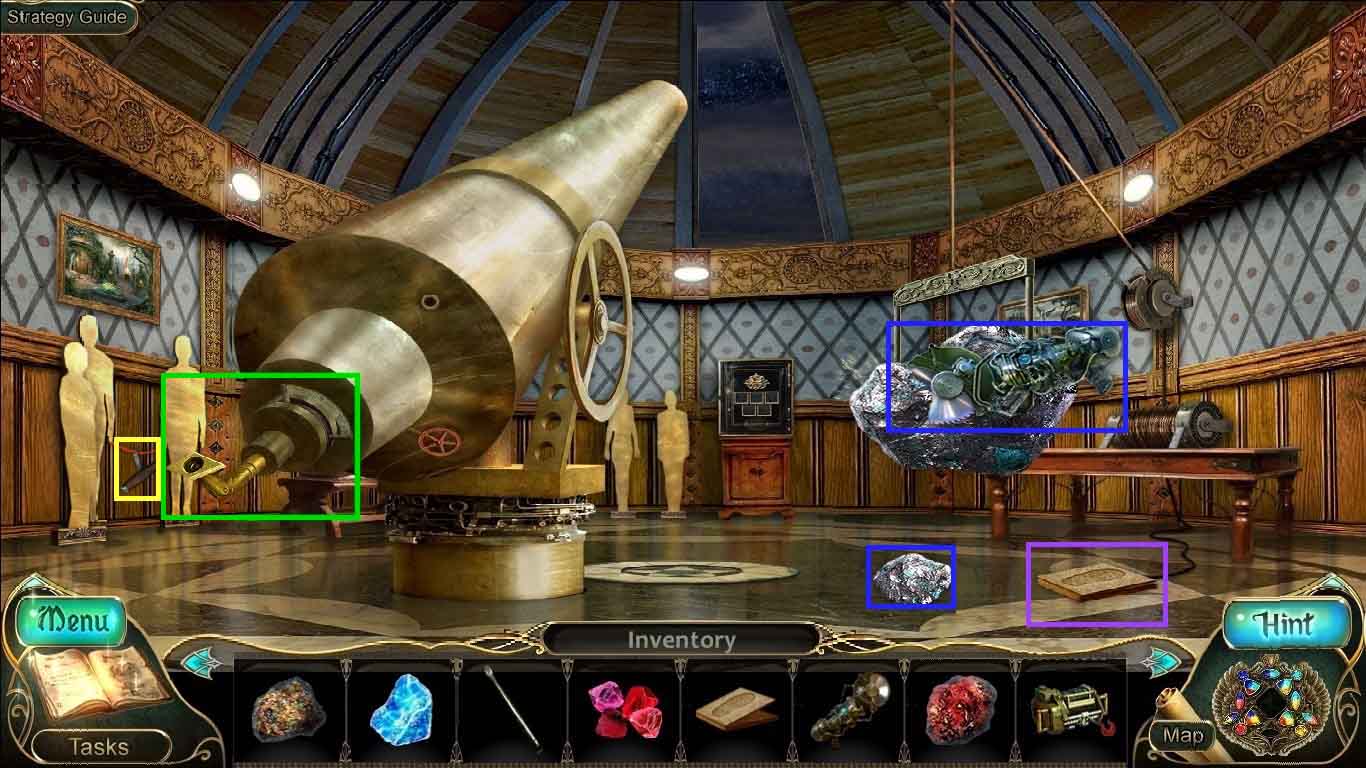This screenshot has height=768, width=1366.
Task: Open the Strategy Guide
Action: click(68, 17)
